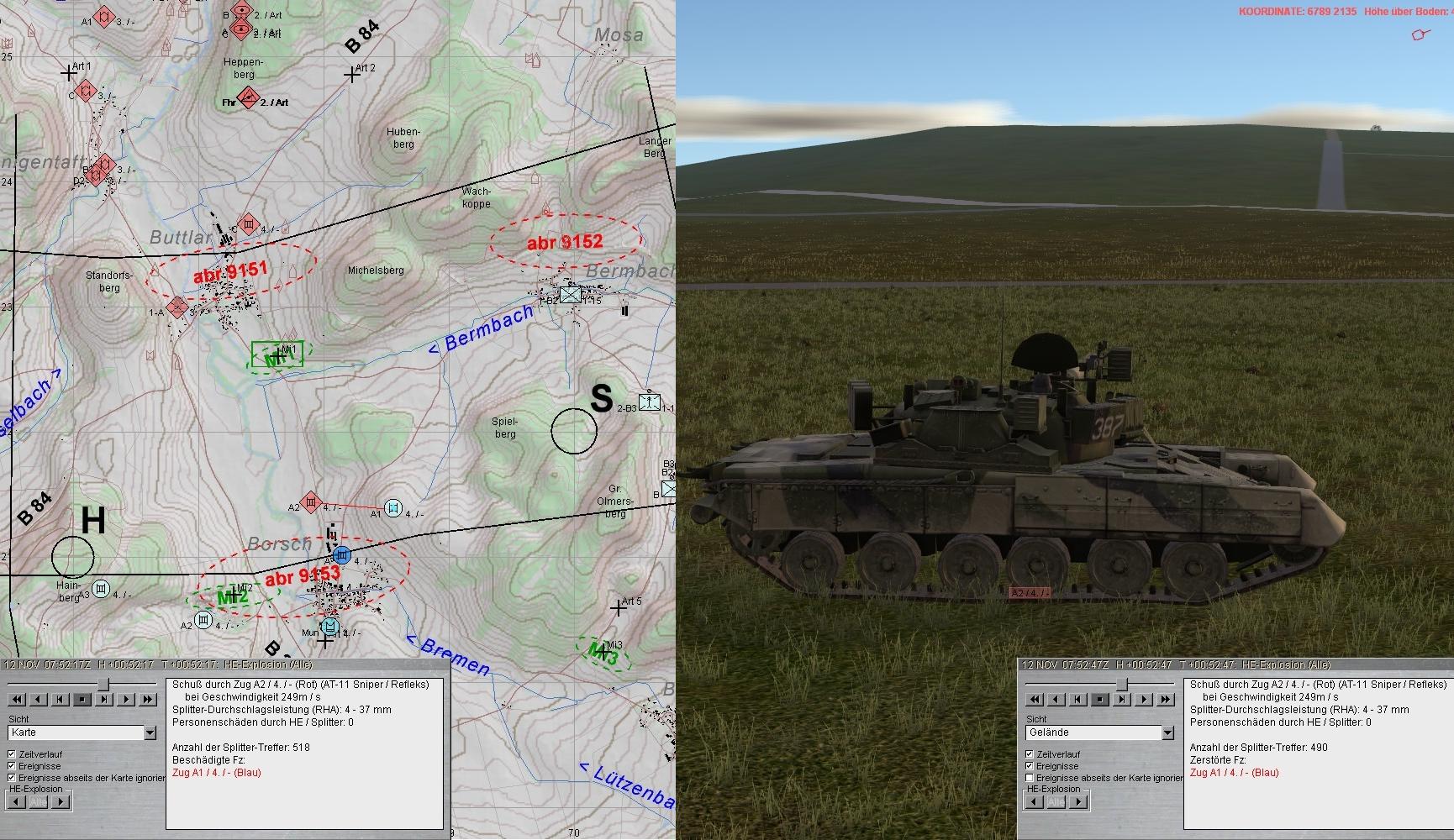Go to previous HE-Explosion event, Gelände panel
Viewport: 1454px width, 840px height.
click(x=1034, y=802)
